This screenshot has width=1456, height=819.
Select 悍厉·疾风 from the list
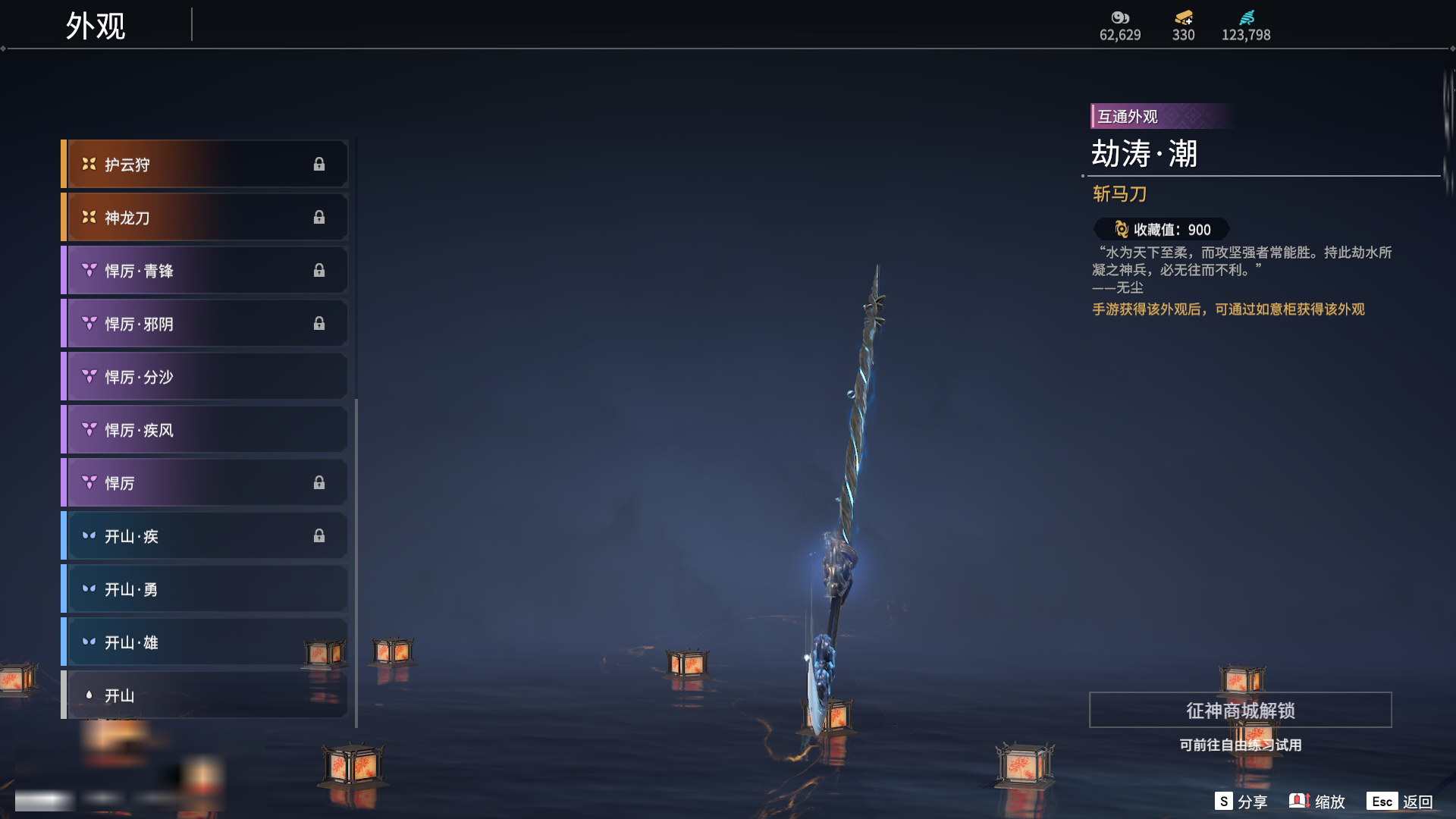pyautogui.click(x=205, y=430)
